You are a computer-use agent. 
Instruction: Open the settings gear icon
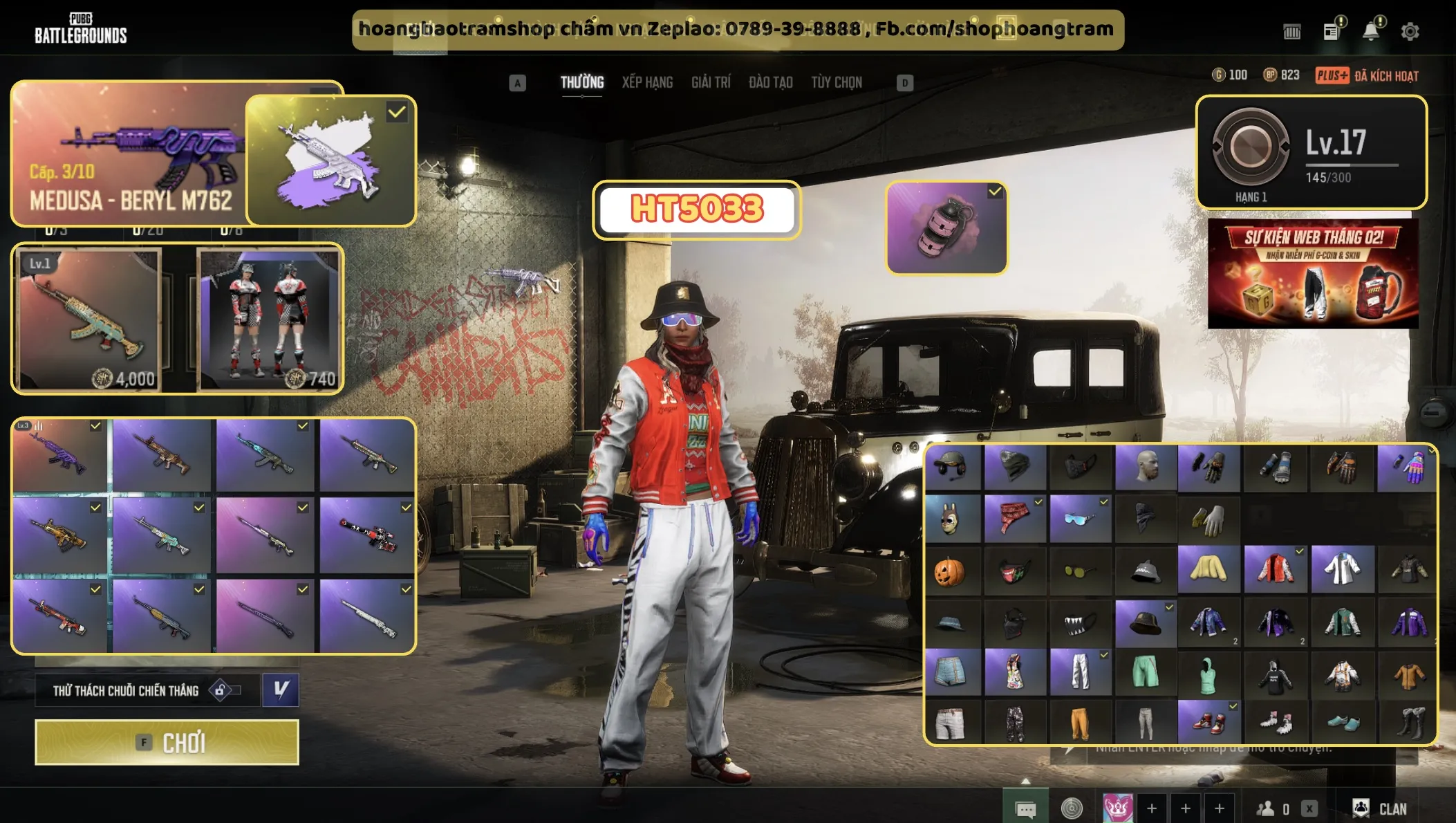[x=1410, y=31]
